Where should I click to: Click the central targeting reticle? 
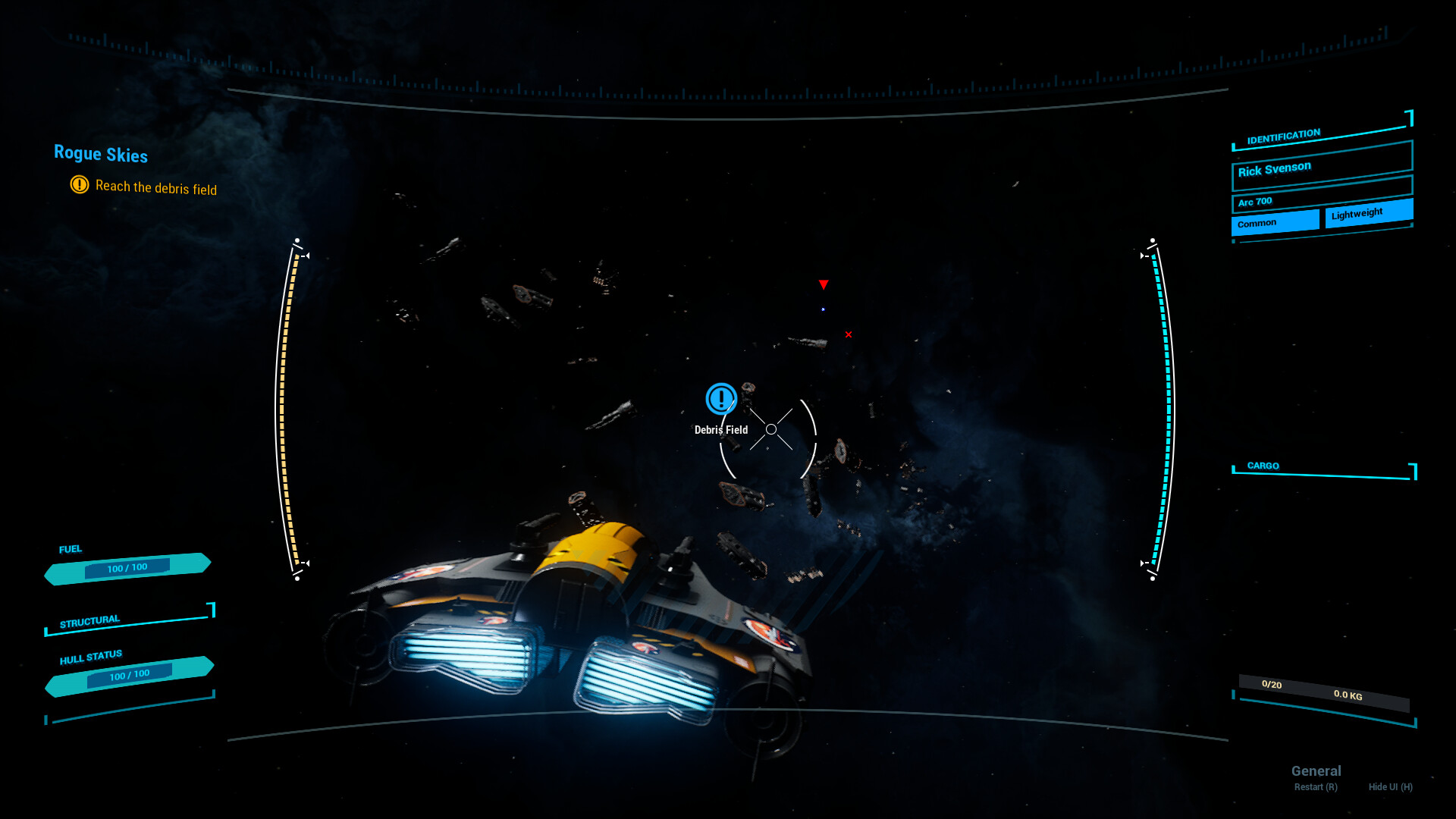pyautogui.click(x=771, y=429)
